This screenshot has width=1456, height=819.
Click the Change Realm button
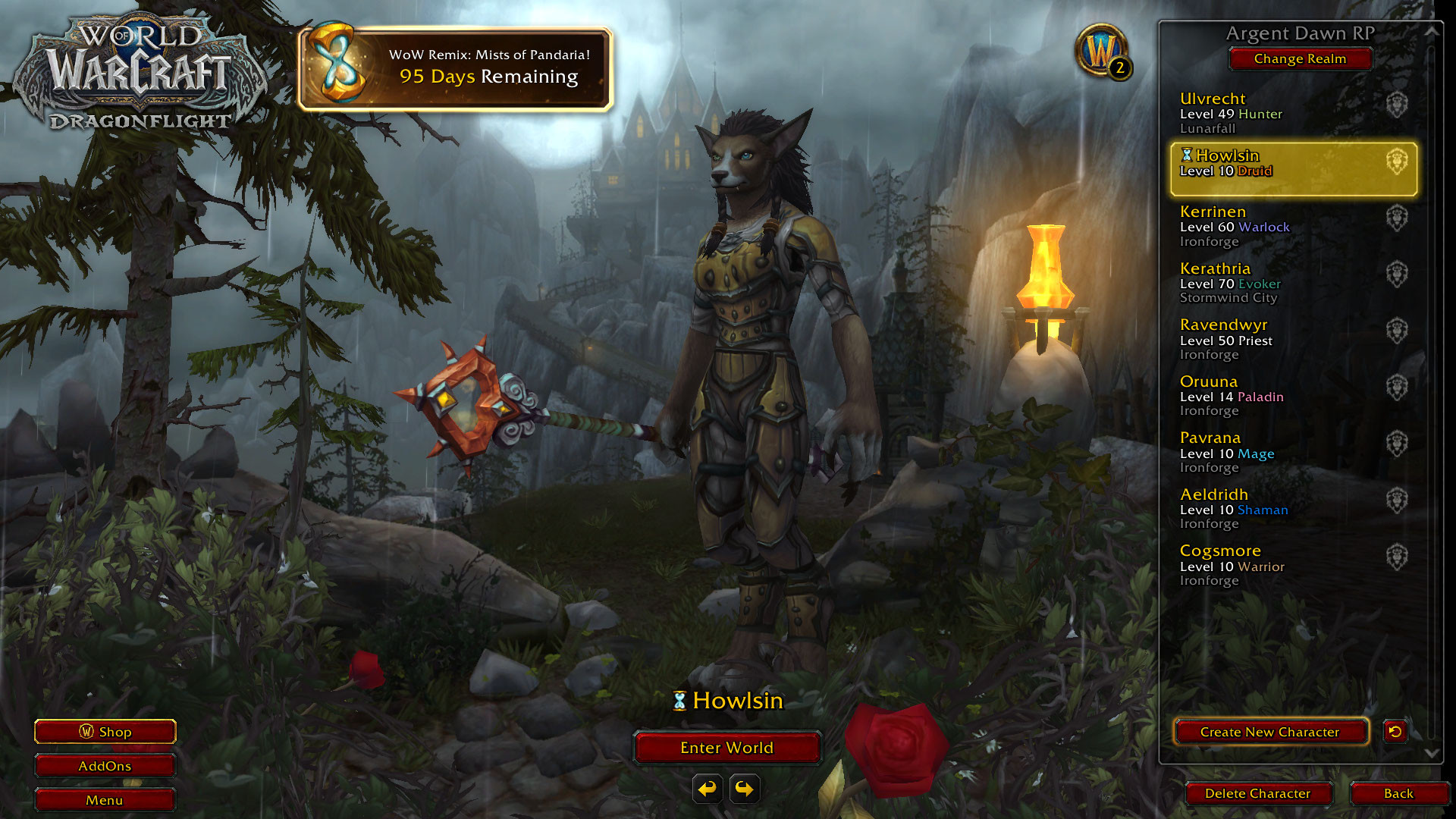pyautogui.click(x=1300, y=58)
